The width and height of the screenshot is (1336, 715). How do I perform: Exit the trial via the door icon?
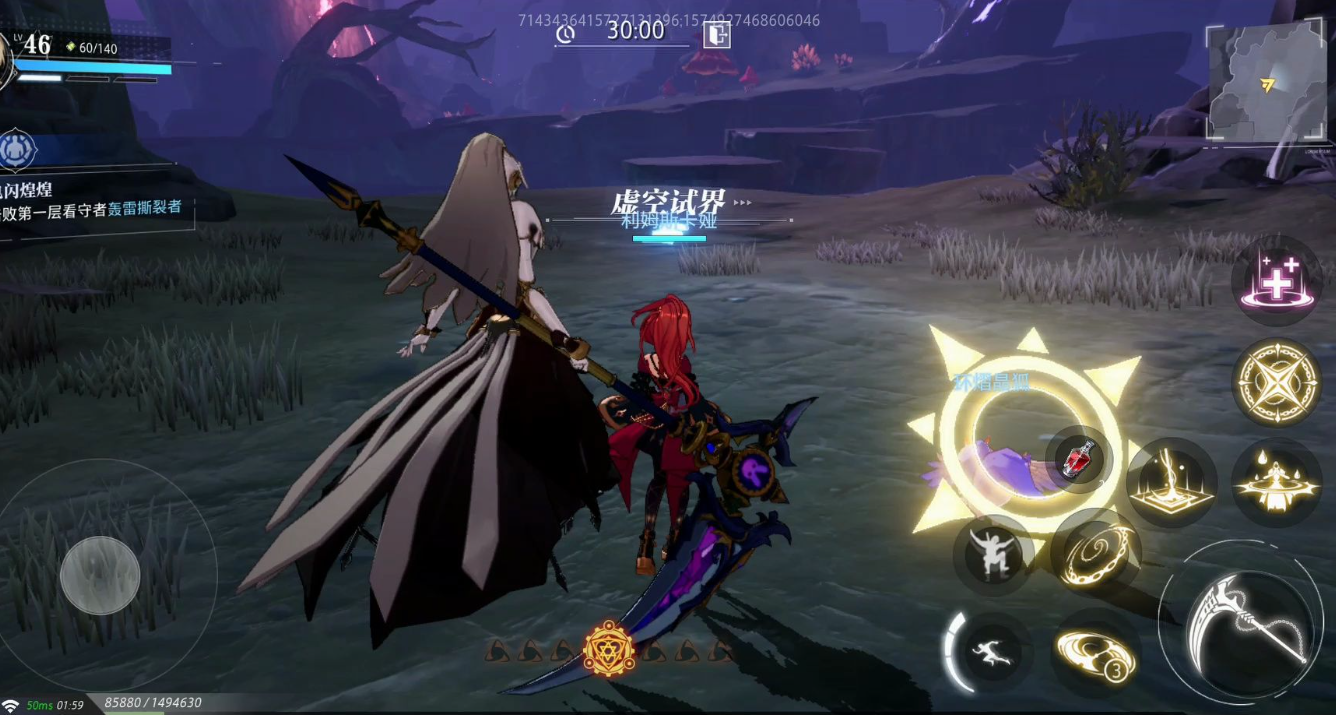pos(716,35)
